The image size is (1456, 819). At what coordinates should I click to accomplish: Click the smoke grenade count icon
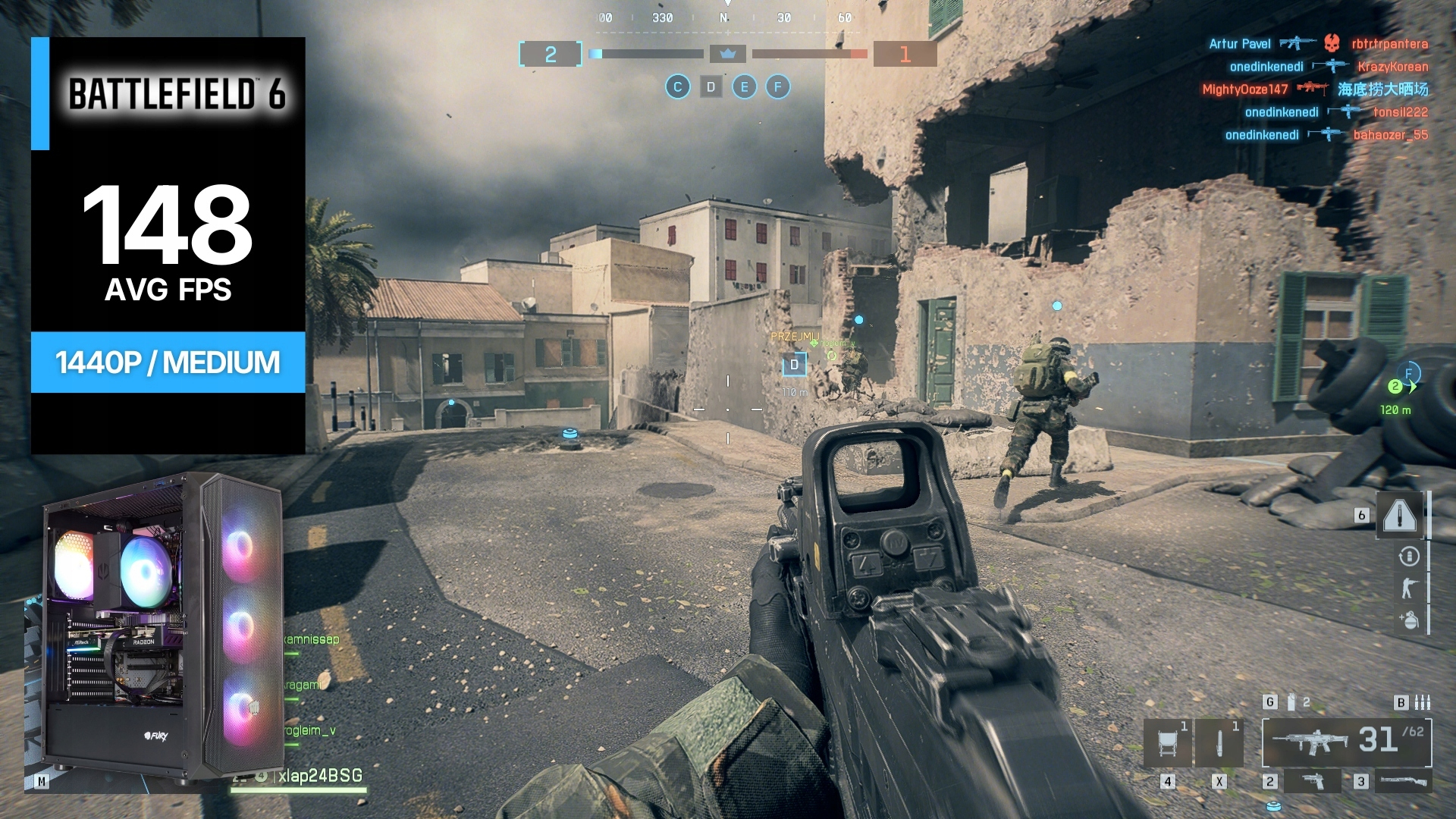pyautogui.click(x=1291, y=702)
